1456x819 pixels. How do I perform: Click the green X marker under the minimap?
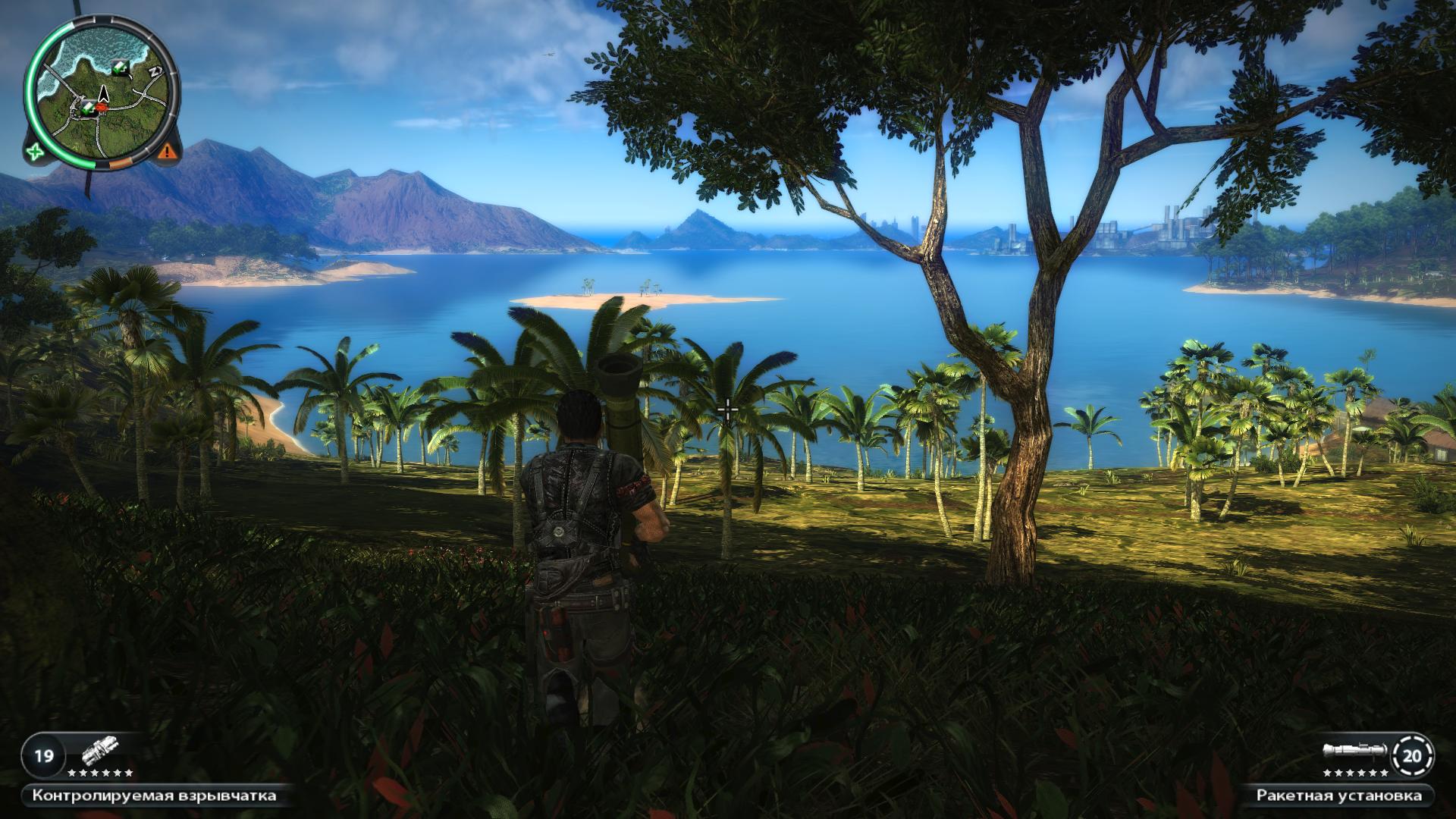[34, 152]
